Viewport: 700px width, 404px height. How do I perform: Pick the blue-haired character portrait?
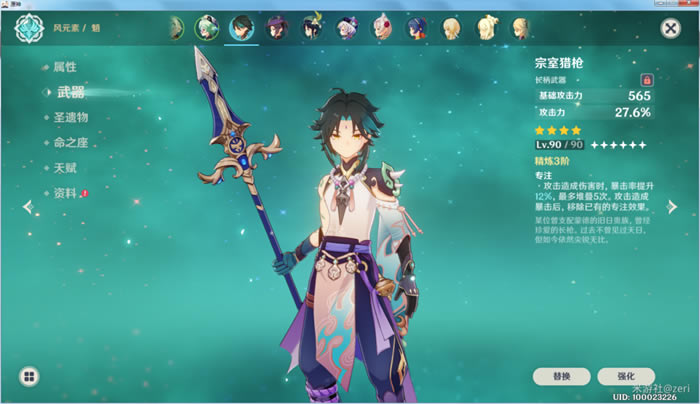[x=416, y=27]
